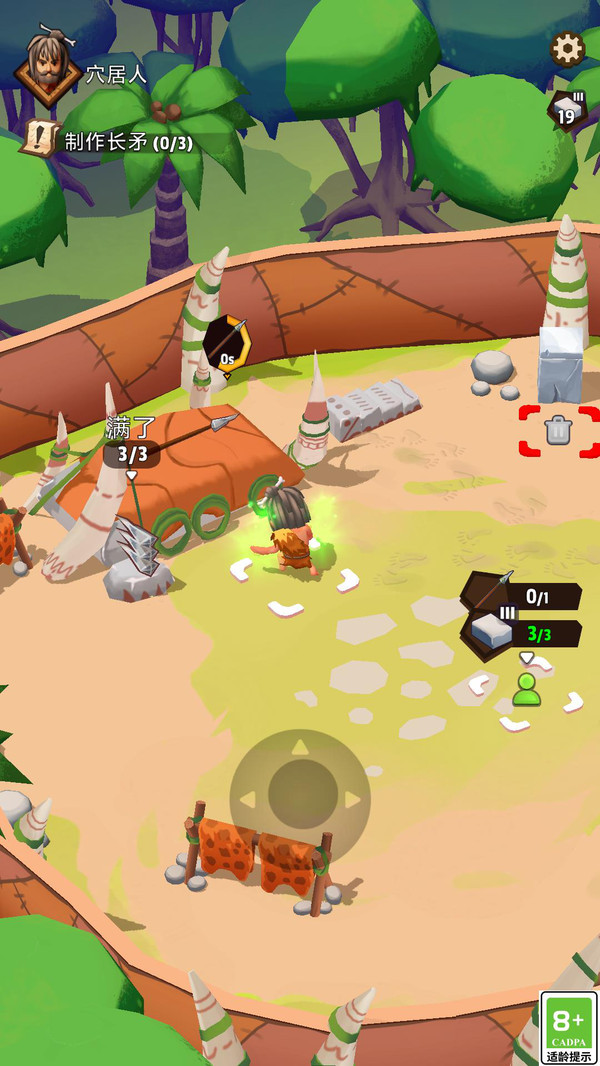Tap the trash can discard marker
This screenshot has width=600, height=1066.
pos(558,431)
